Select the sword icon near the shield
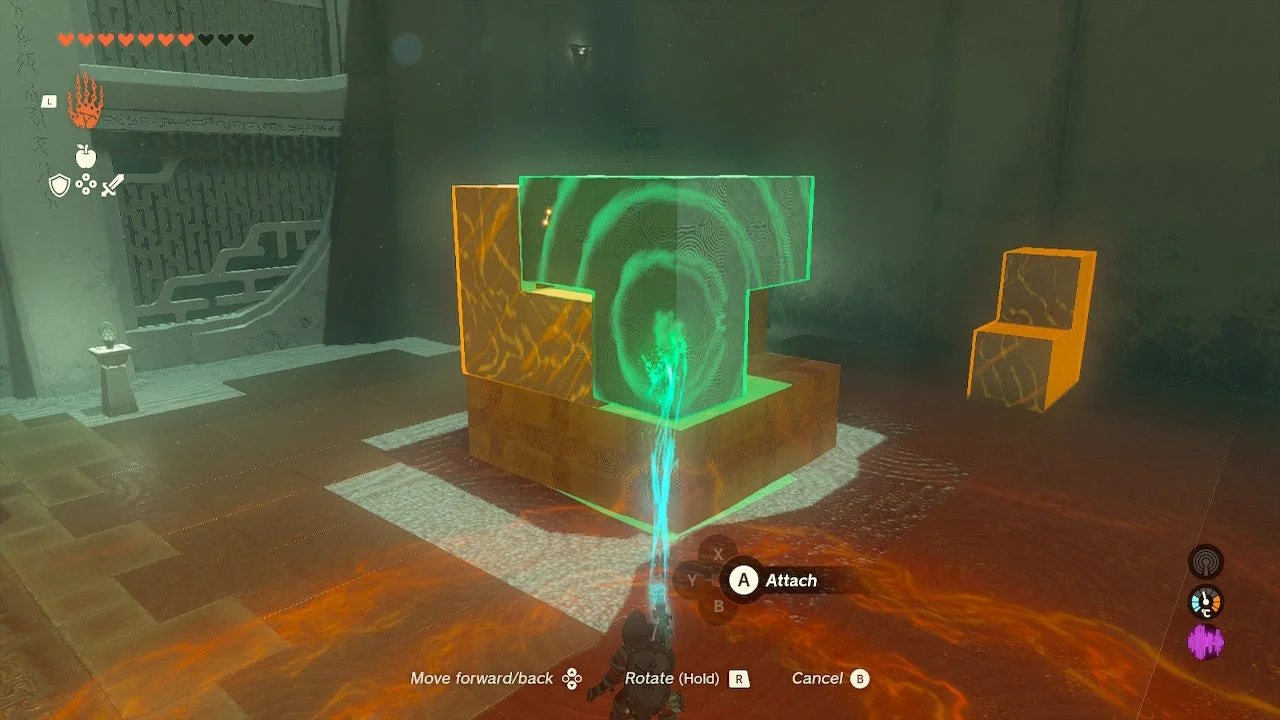 [112, 185]
